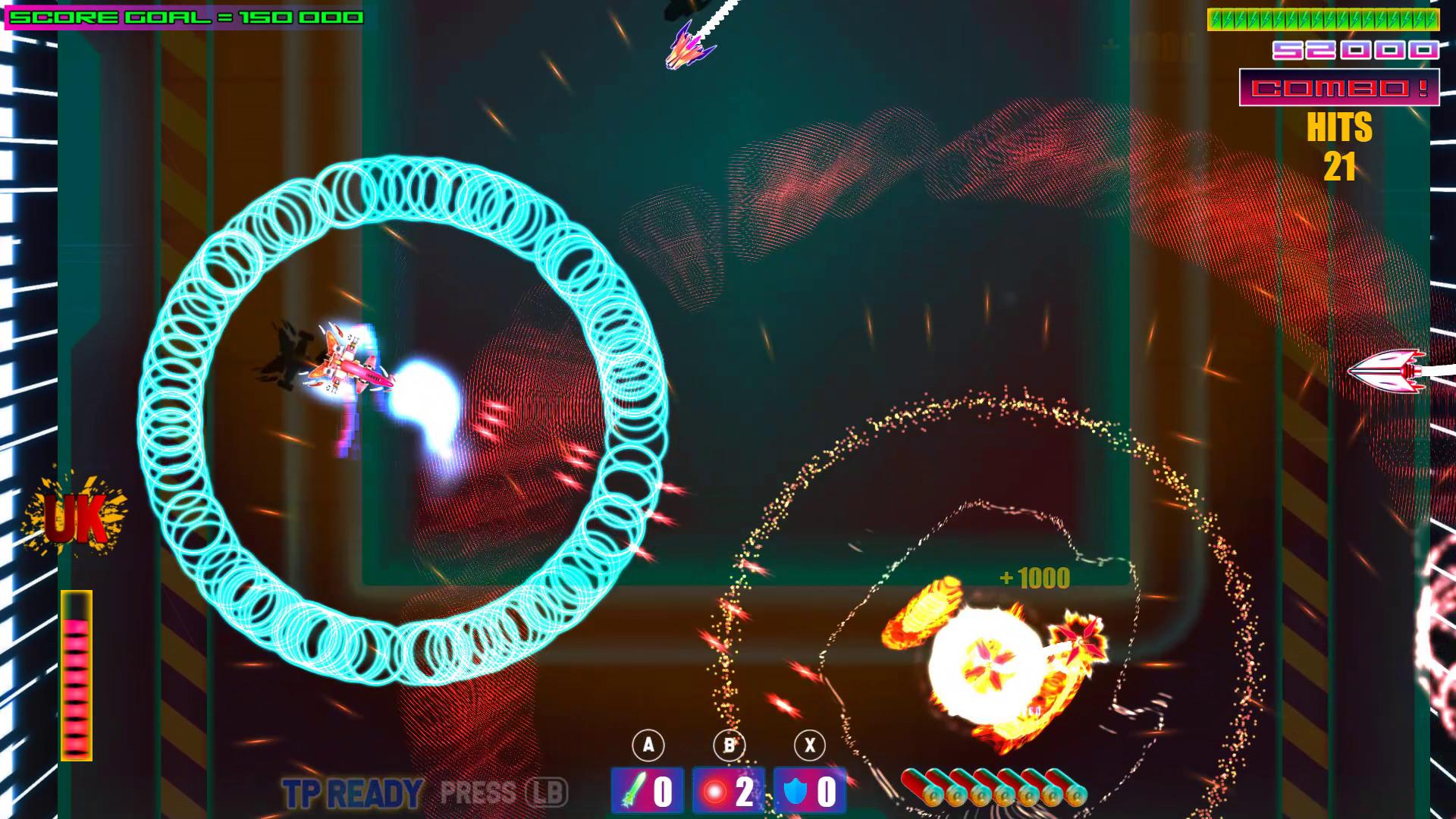Click the red vertical health bar

pos(77,675)
